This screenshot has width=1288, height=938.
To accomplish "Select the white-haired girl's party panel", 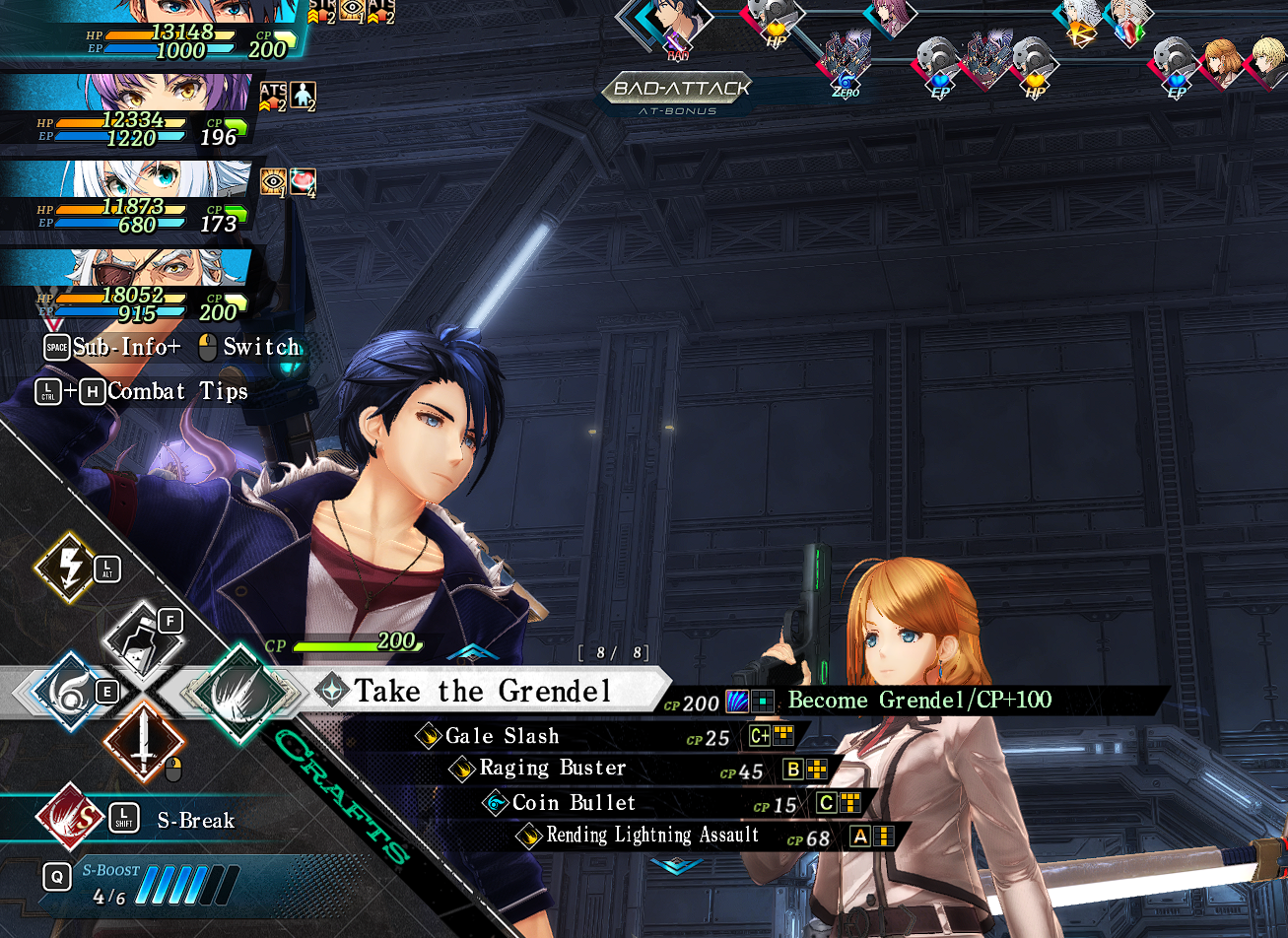I will (x=128, y=197).
